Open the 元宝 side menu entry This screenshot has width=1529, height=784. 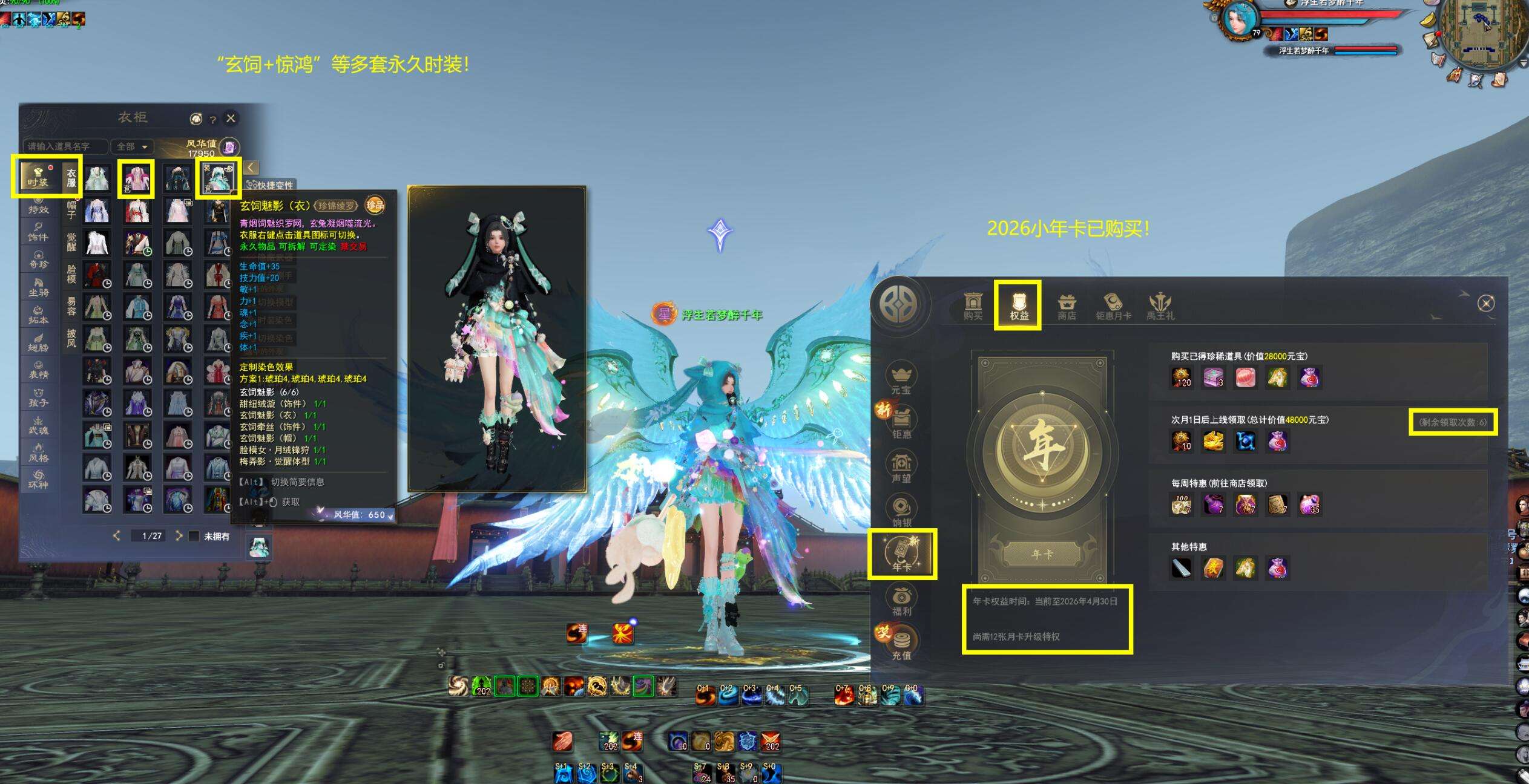click(x=901, y=378)
